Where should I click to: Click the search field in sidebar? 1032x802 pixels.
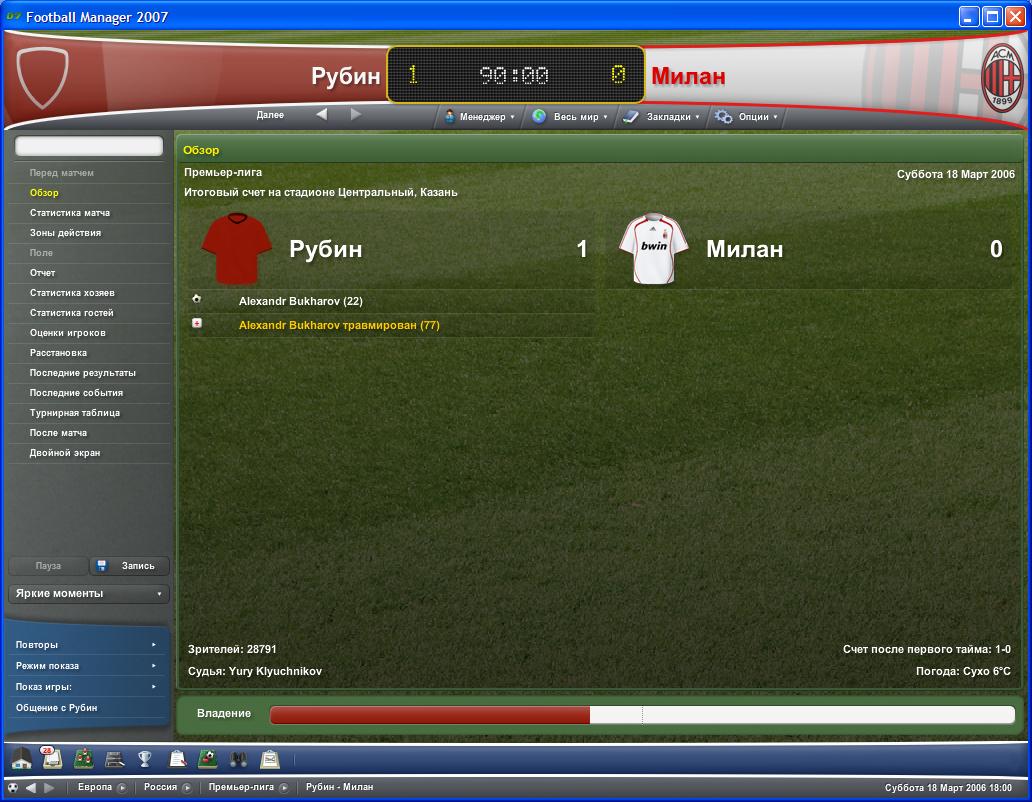click(89, 146)
